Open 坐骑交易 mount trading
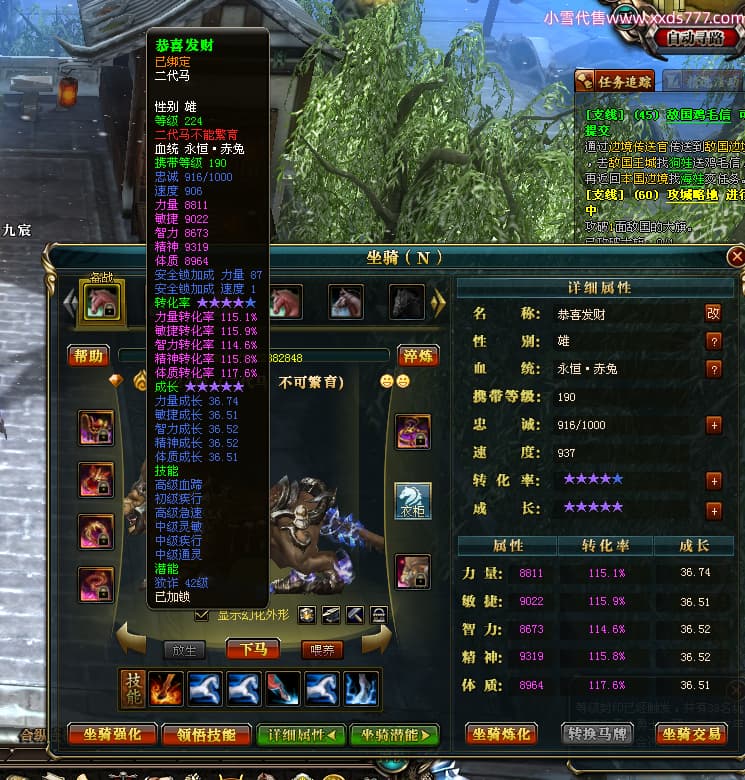This screenshot has width=745, height=780. click(x=691, y=735)
